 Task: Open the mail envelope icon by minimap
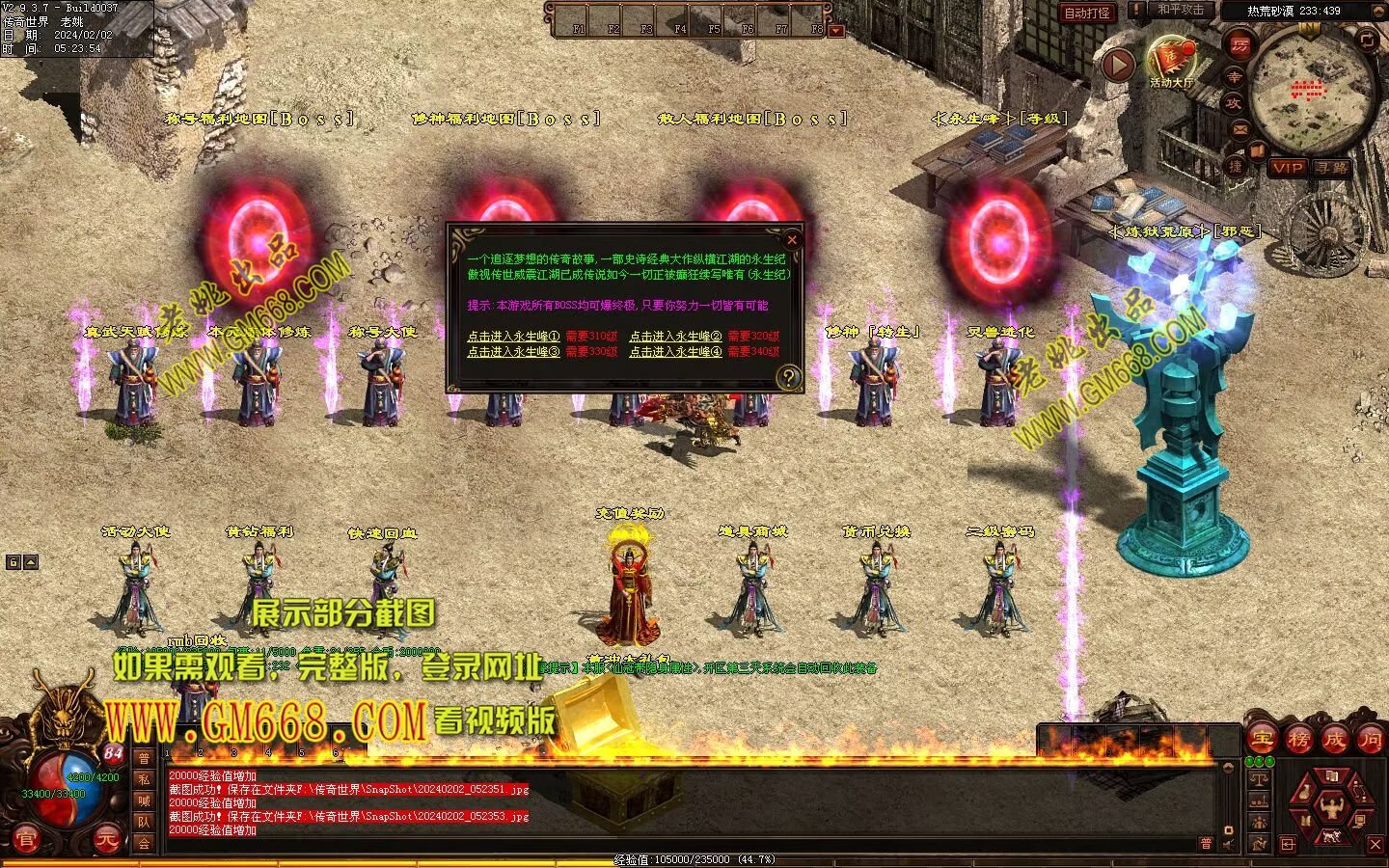(1240, 128)
